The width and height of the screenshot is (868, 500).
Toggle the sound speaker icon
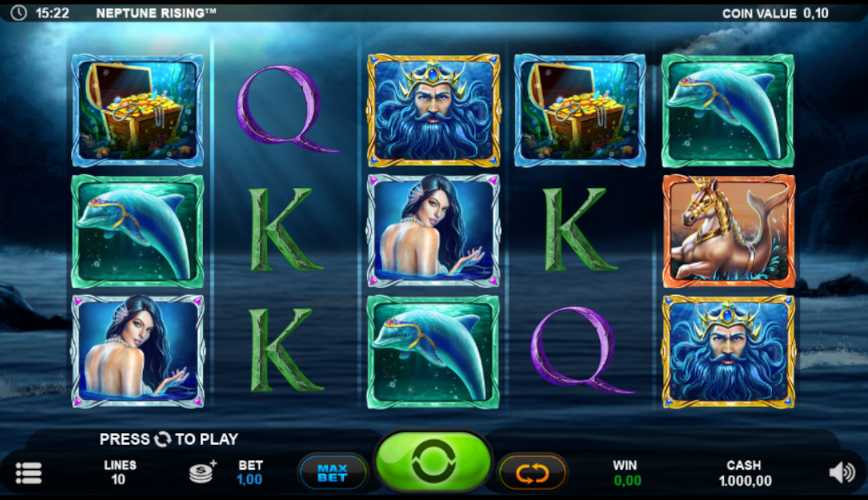(842, 471)
